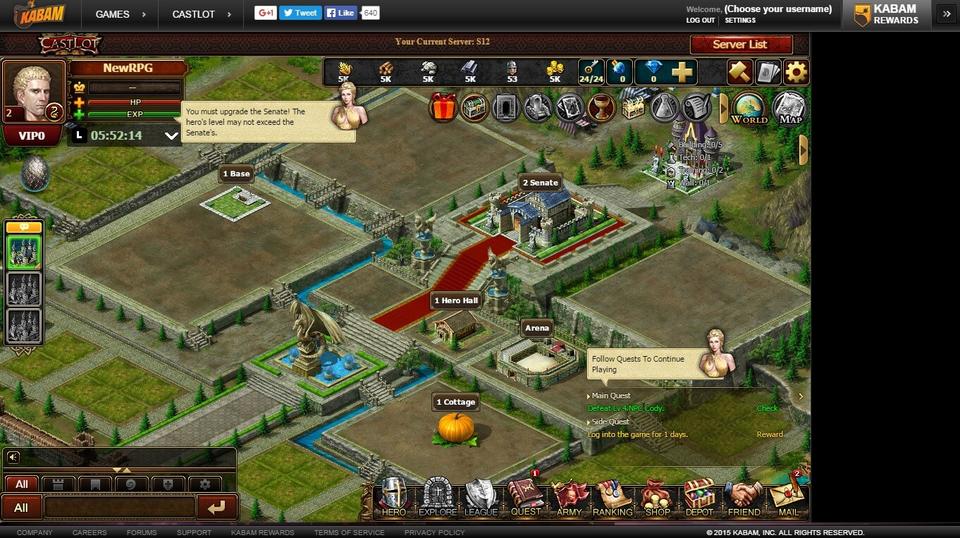The height and width of the screenshot is (538, 960).
Task: Open the Explore menu
Action: (437, 498)
